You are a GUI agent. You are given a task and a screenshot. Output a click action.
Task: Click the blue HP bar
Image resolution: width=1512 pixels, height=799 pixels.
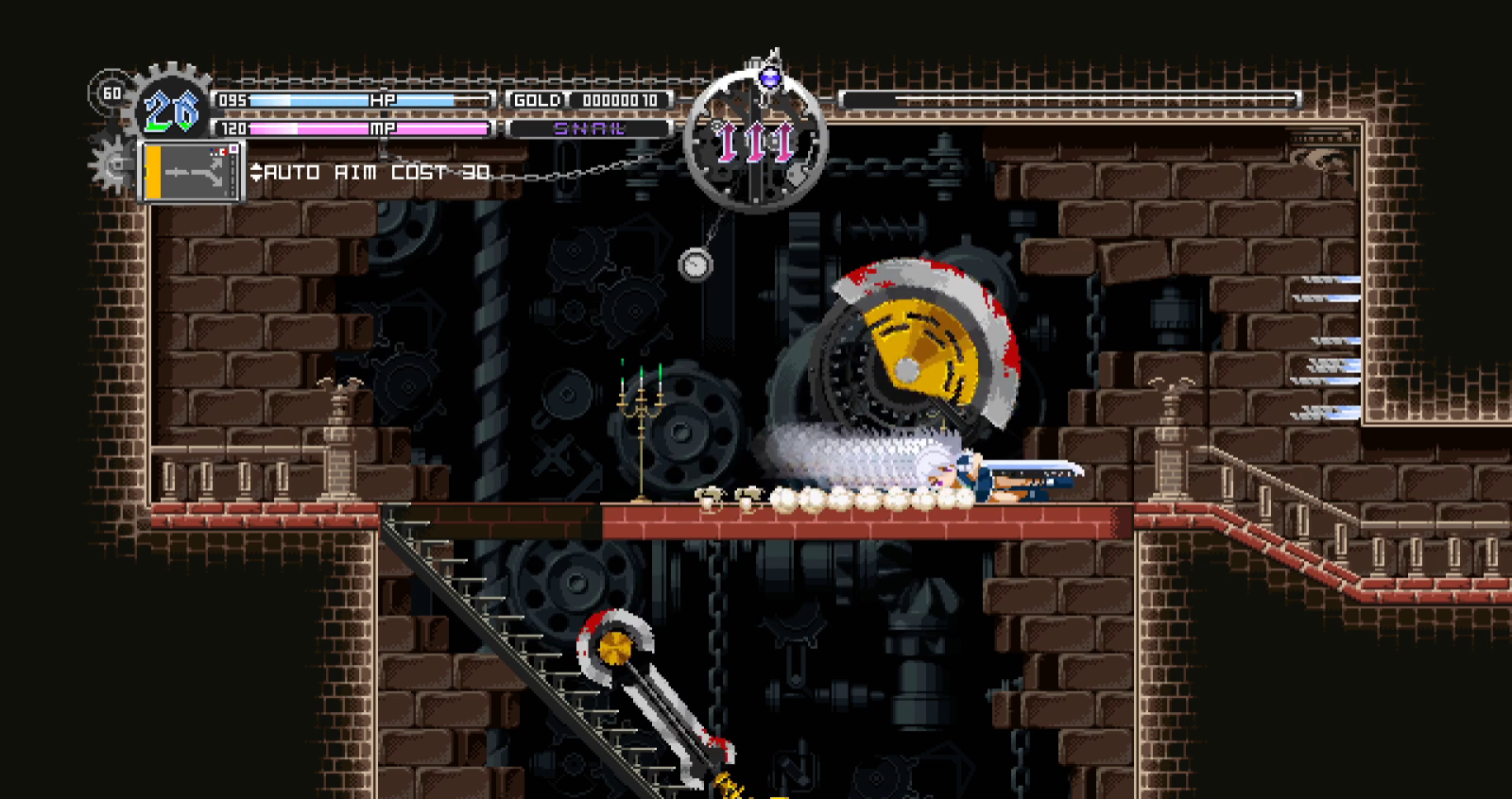point(350,99)
